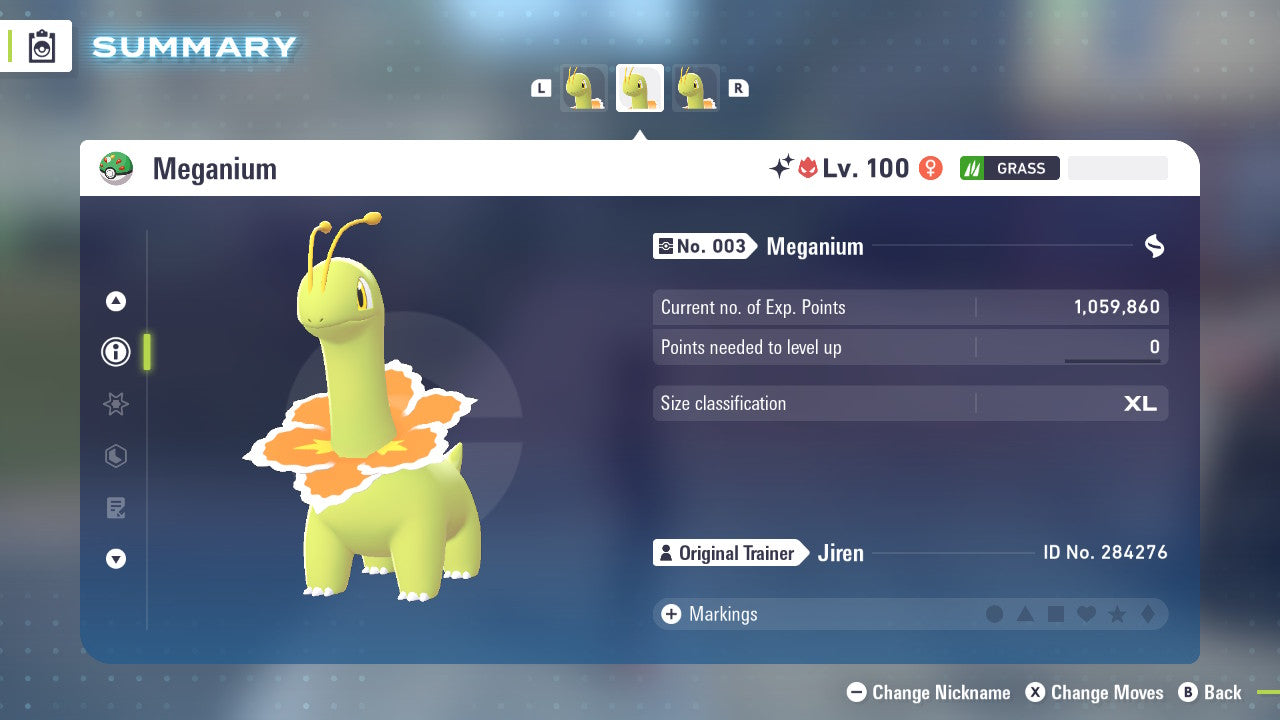Toggle the circle marking
1280x720 pixels.
(x=996, y=614)
